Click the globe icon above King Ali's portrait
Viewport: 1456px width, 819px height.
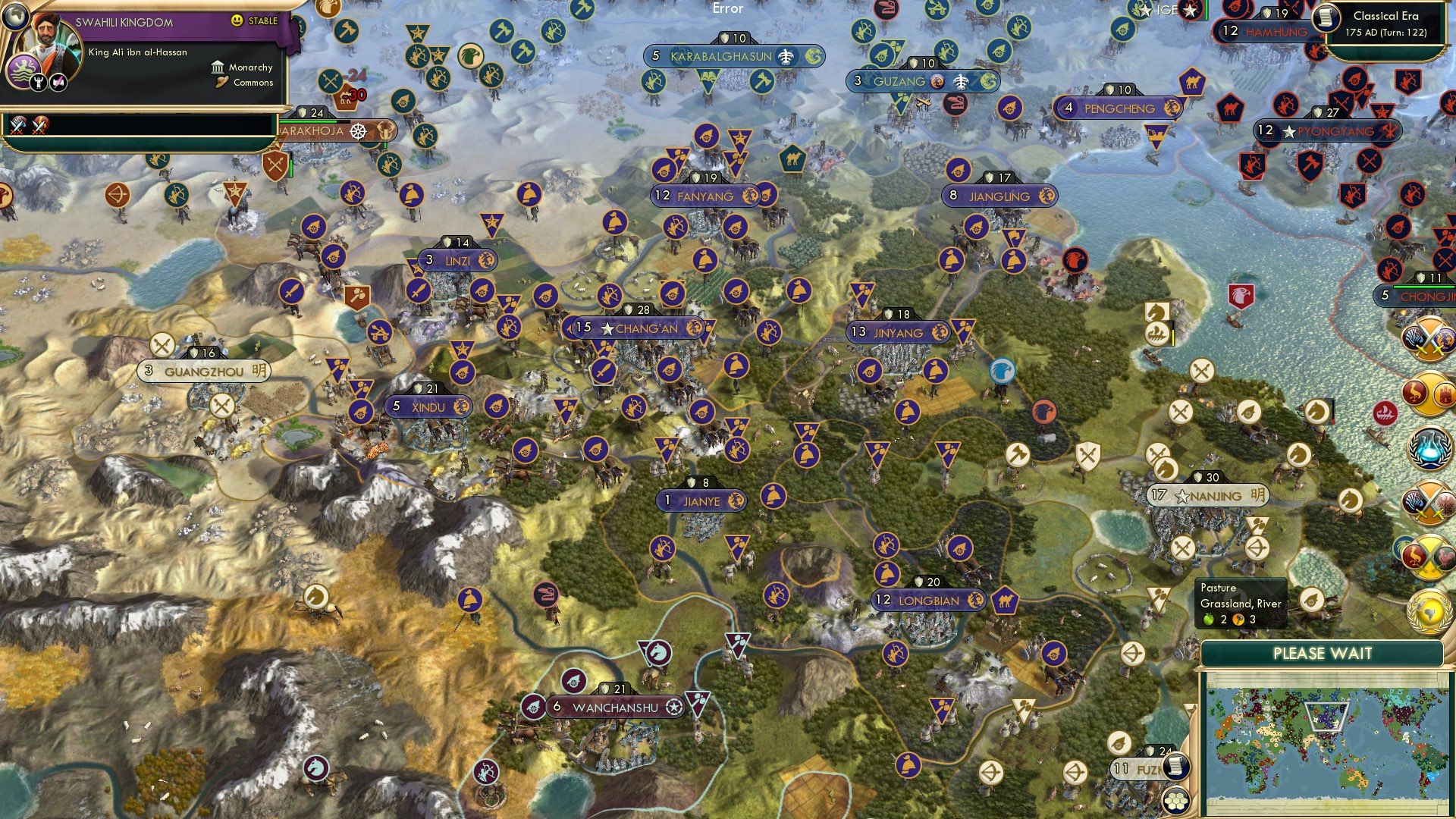coord(15,17)
